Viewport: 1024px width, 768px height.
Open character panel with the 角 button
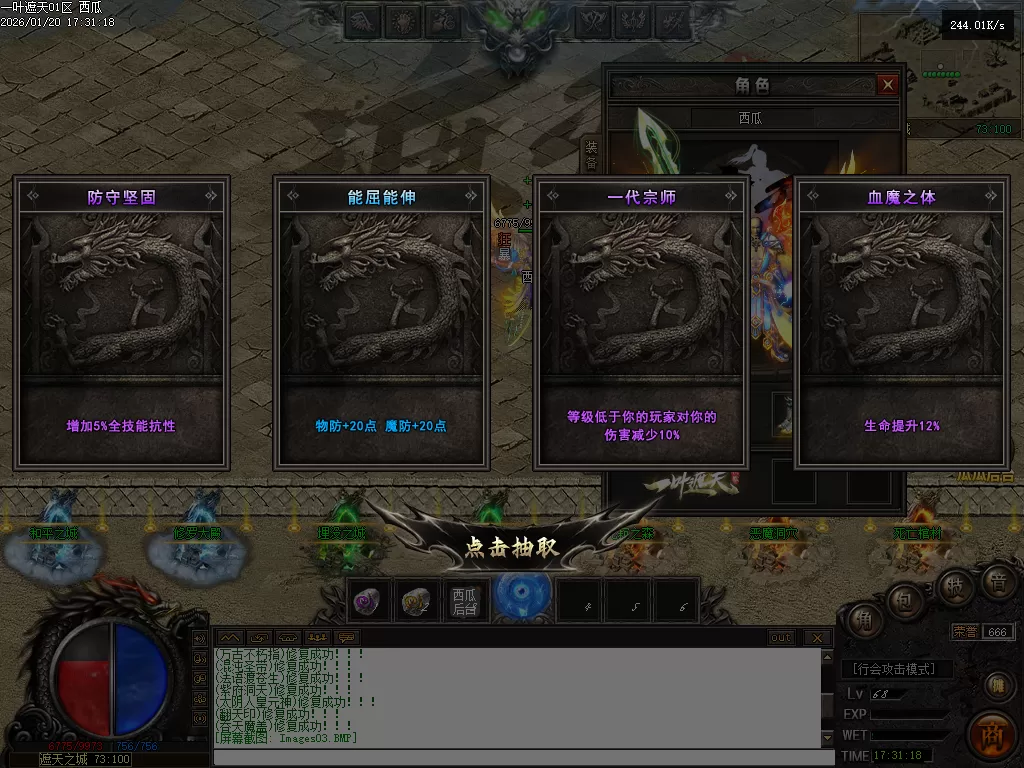864,620
